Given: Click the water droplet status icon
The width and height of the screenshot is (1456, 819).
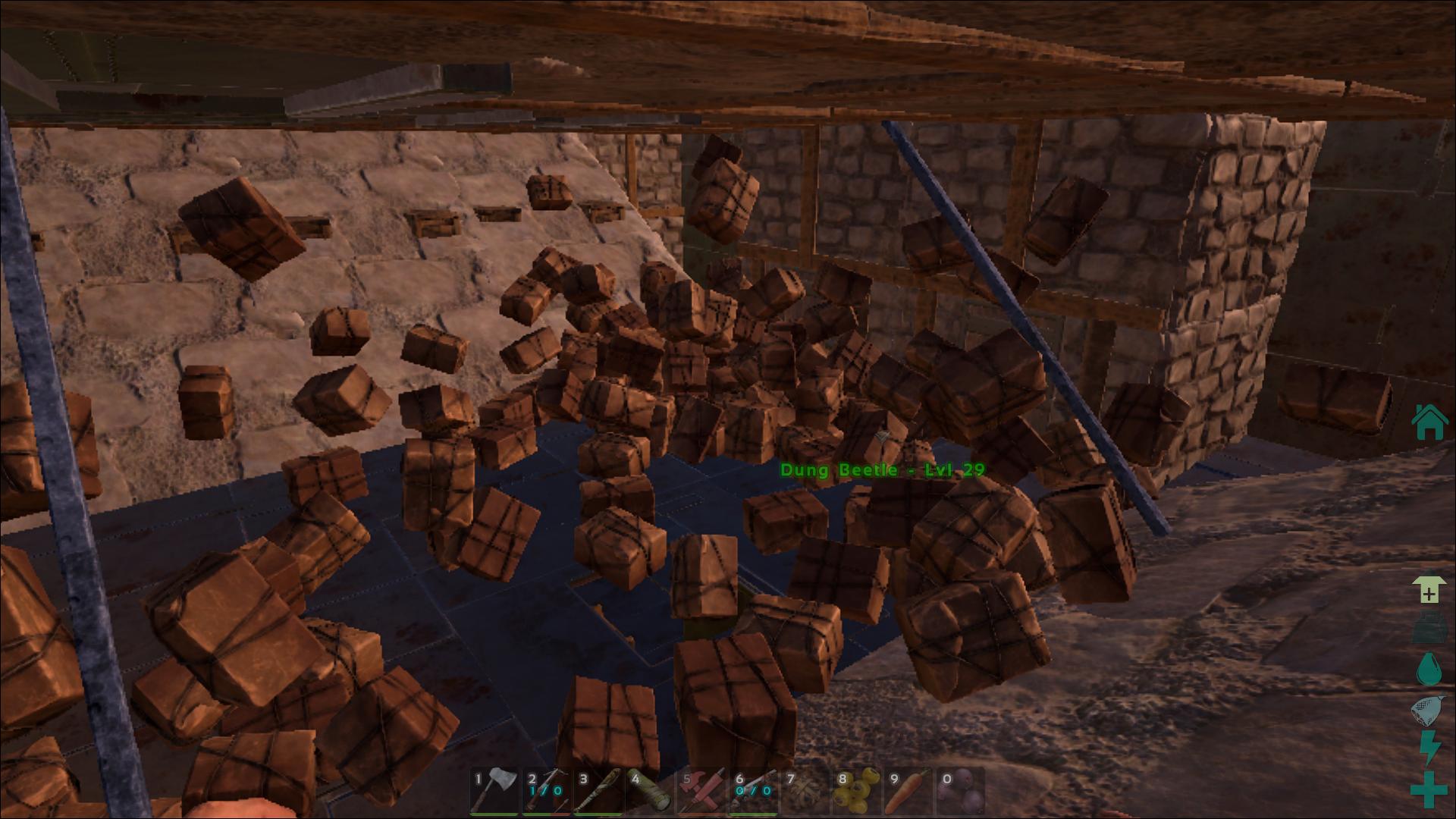Looking at the screenshot, I should [1429, 670].
